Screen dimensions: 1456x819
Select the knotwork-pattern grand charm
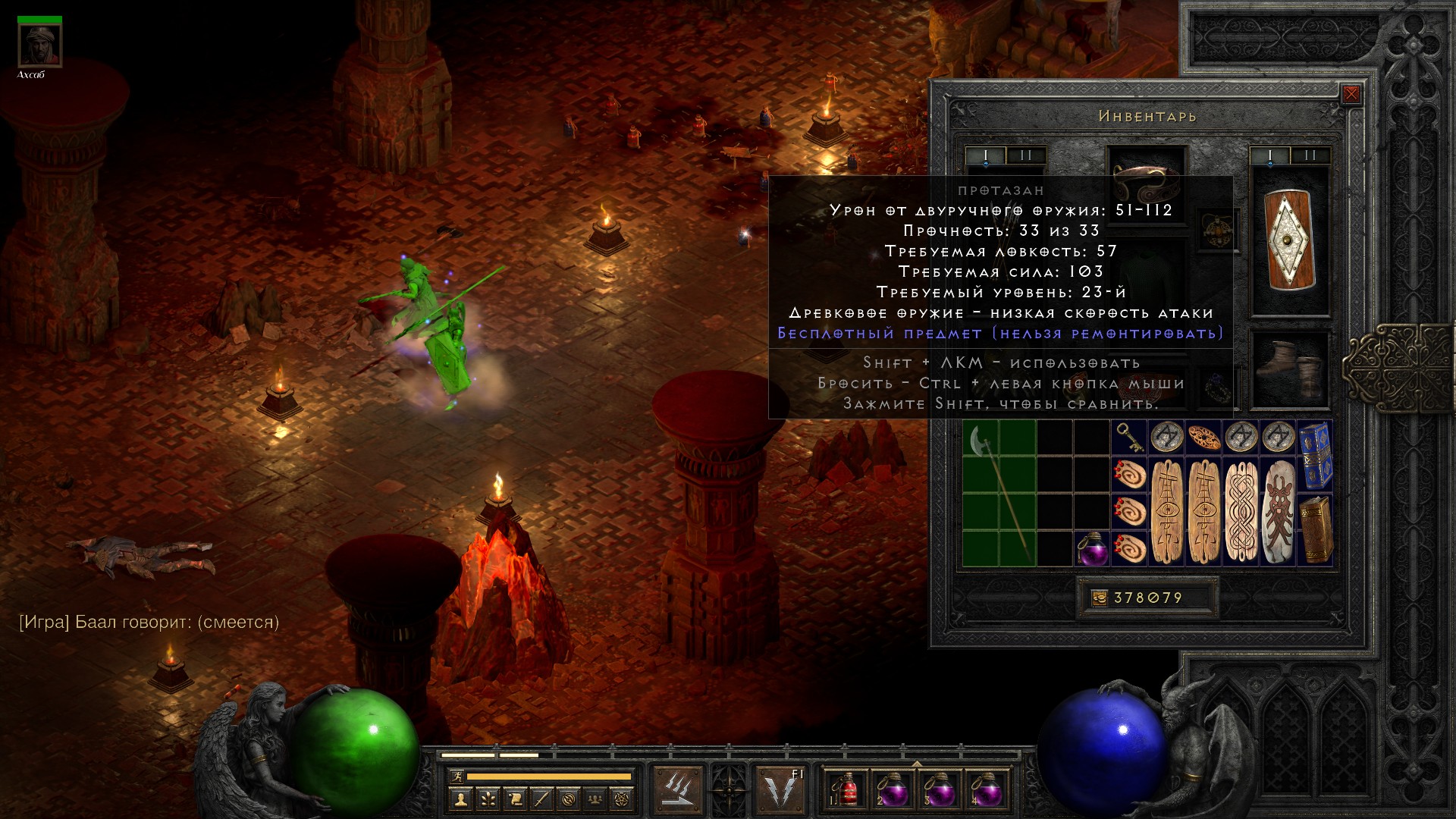pyautogui.click(x=1241, y=512)
